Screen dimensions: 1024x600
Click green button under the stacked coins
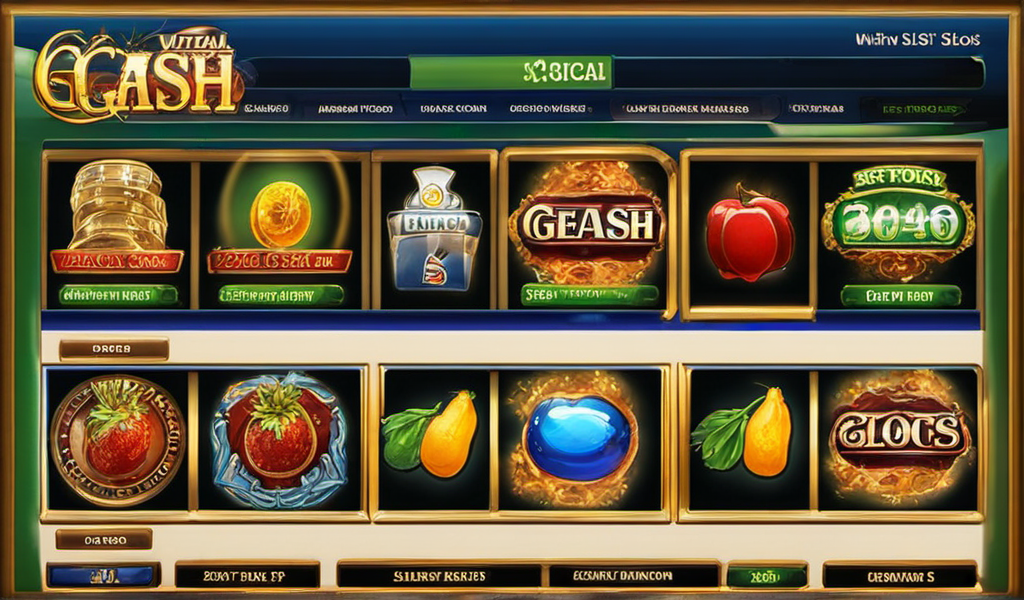pyautogui.click(x=118, y=295)
